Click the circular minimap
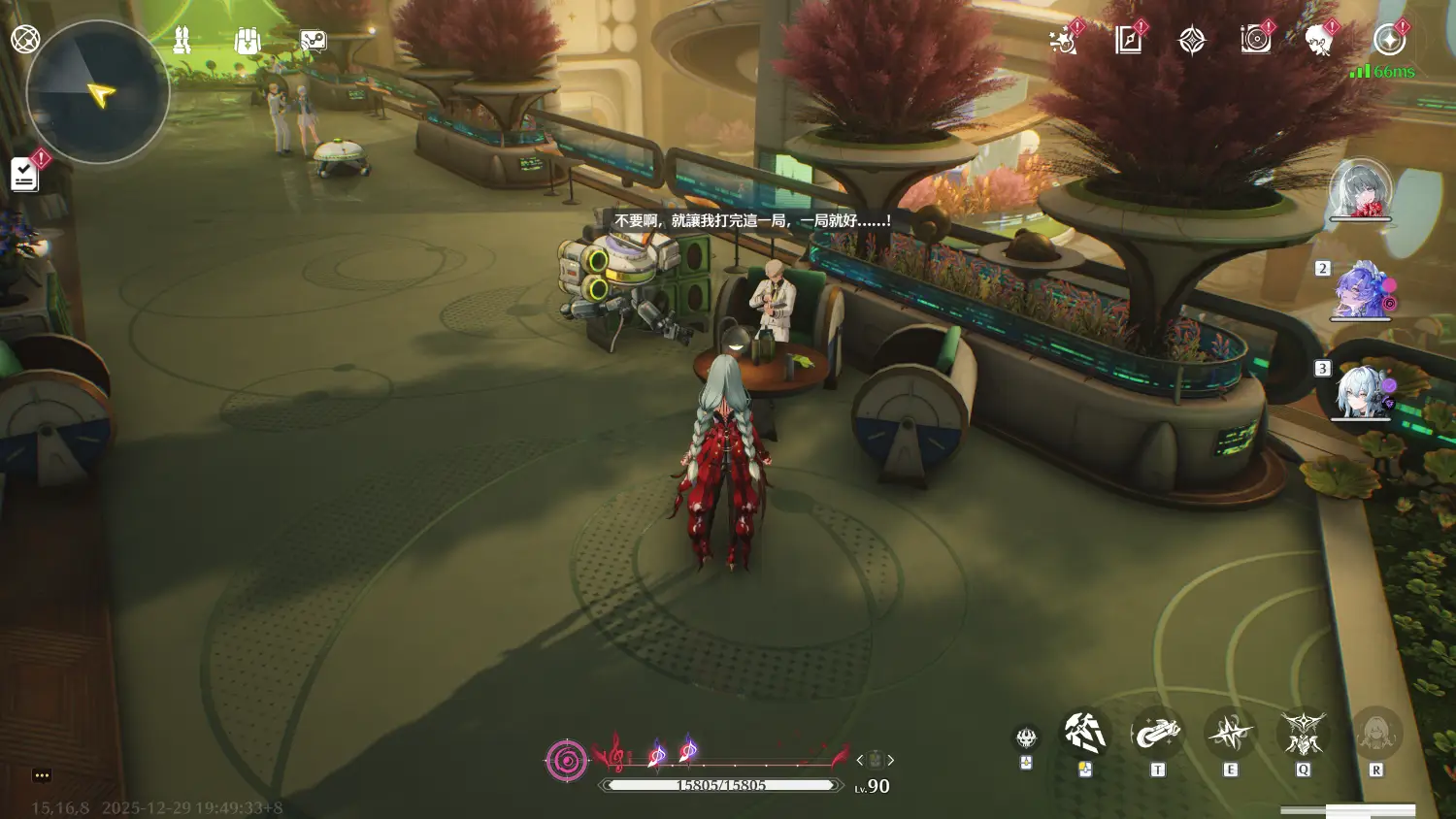This screenshot has height=819, width=1456. click(x=98, y=93)
